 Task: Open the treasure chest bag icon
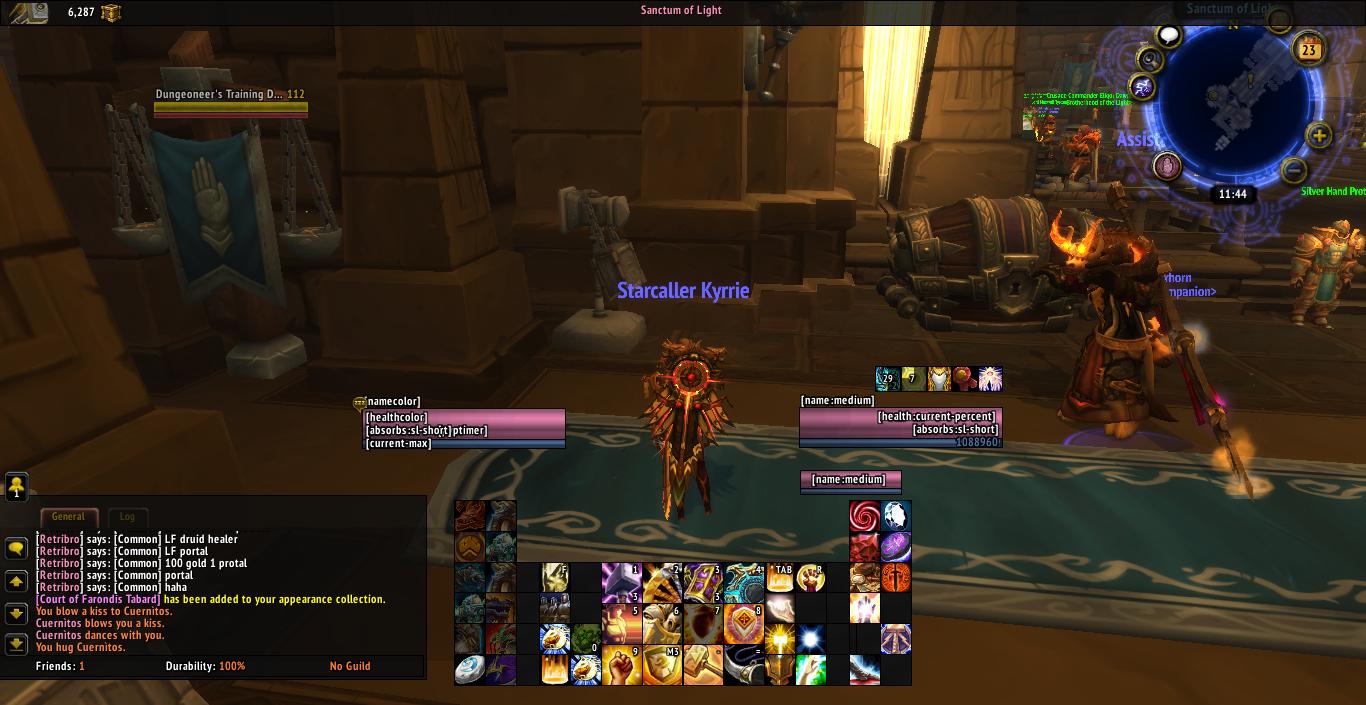coord(110,12)
